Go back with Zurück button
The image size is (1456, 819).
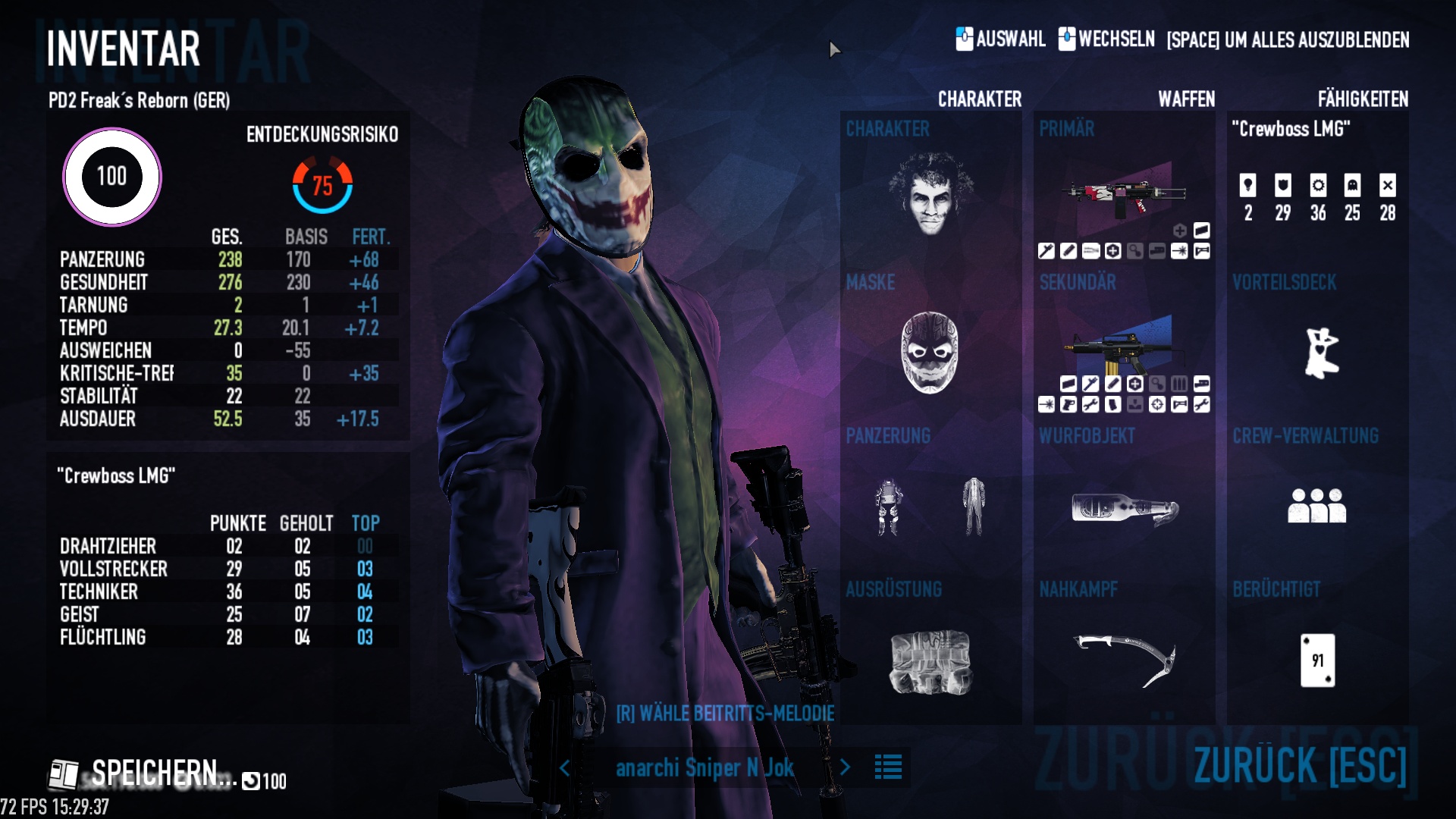[1300, 764]
